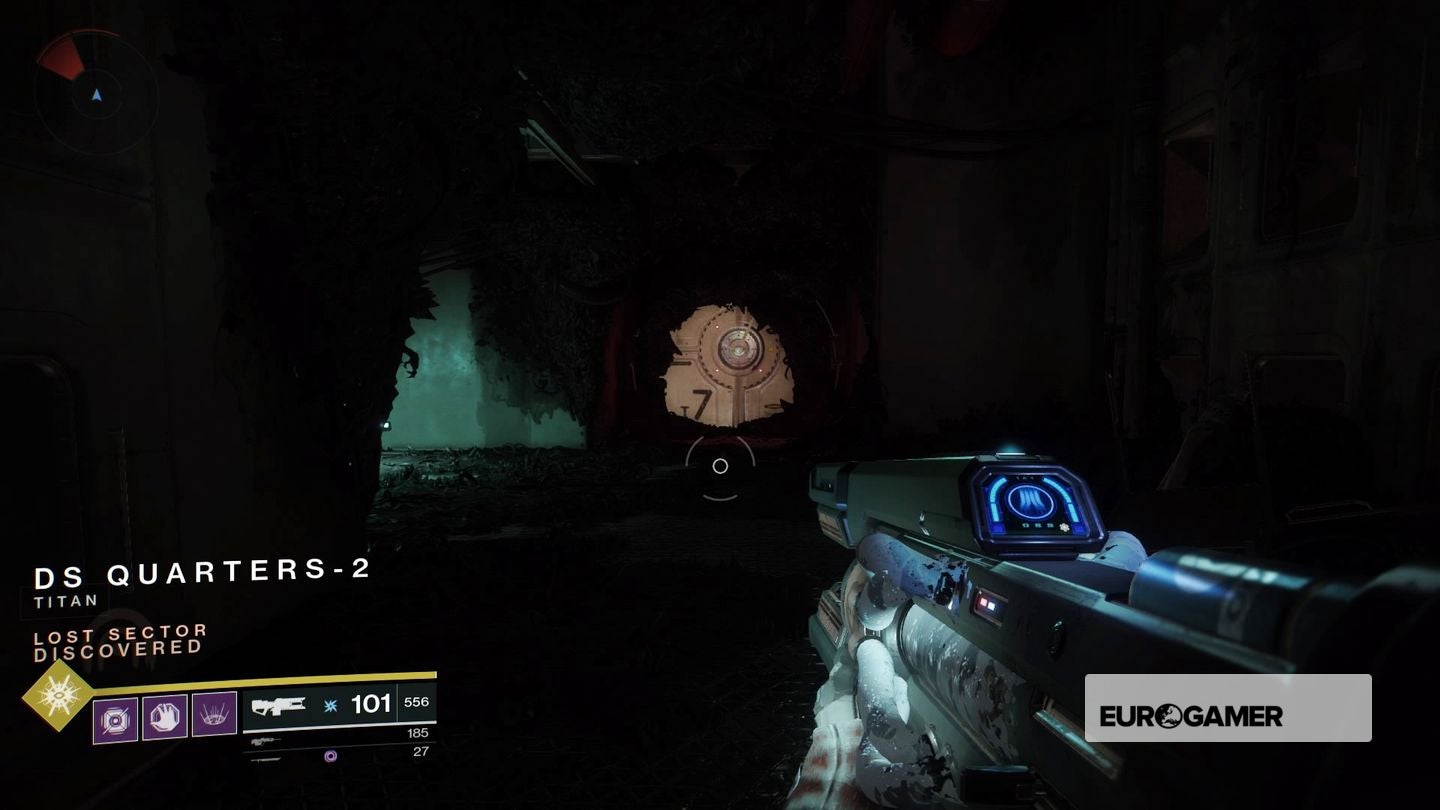Viewport: 1440px width, 810px height.
Task: Use the purple fist melee ability icon
Action: coord(164,717)
